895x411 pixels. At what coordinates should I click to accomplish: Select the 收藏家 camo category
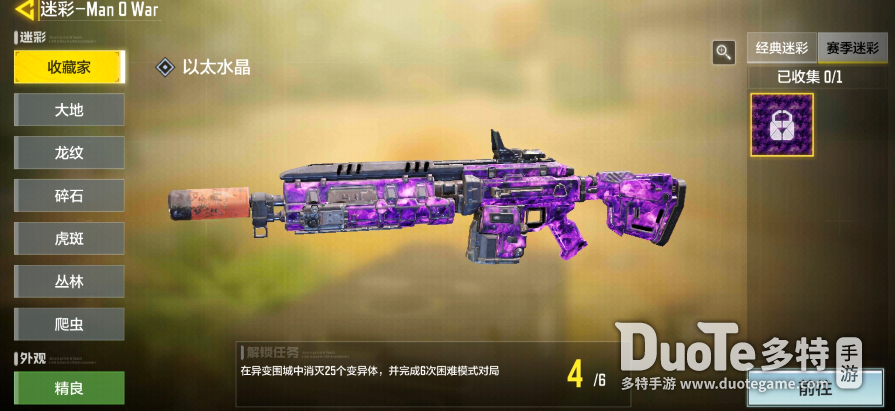coord(69,67)
